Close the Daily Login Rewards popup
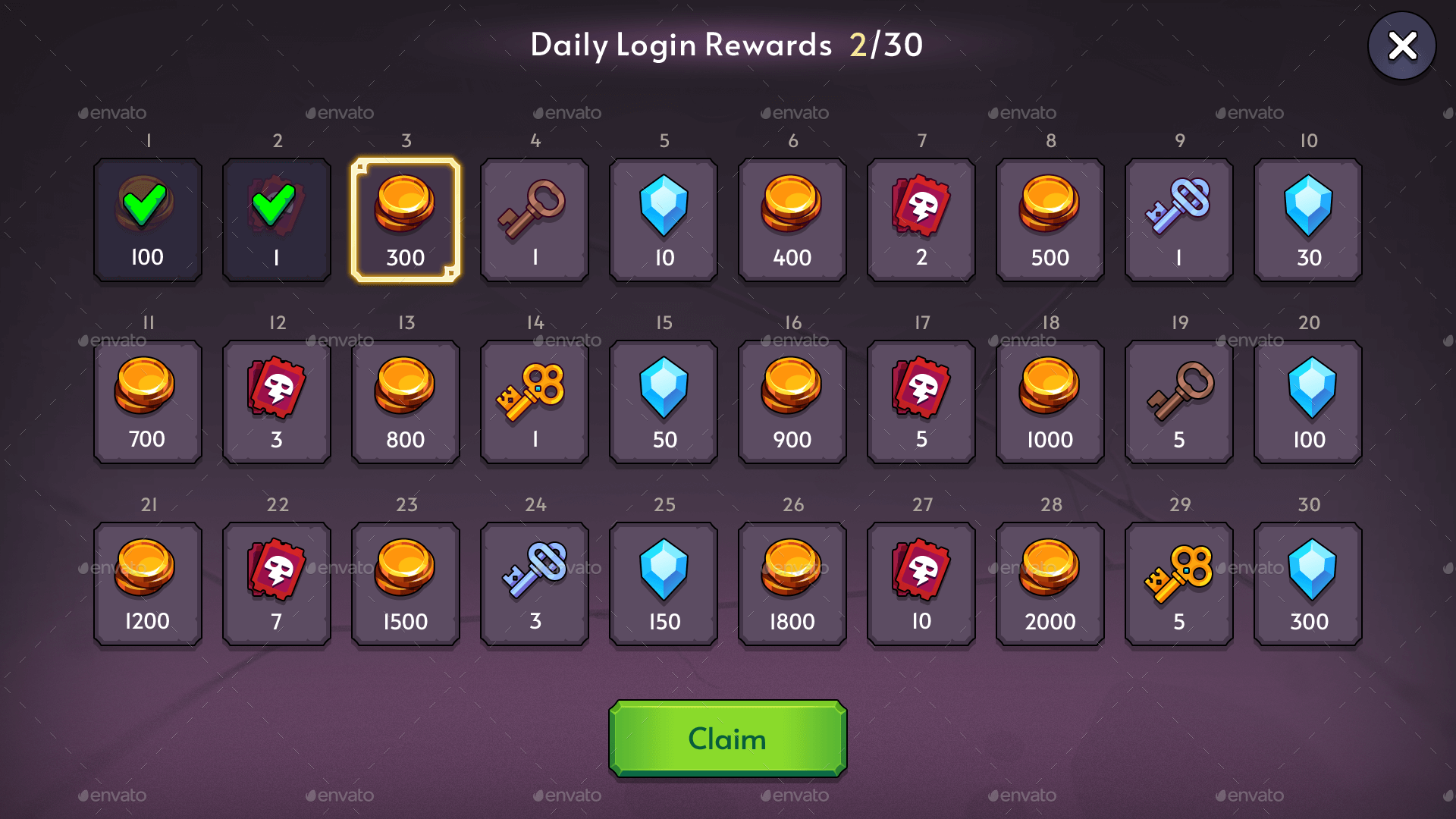Image resolution: width=1456 pixels, height=819 pixels. click(1401, 45)
